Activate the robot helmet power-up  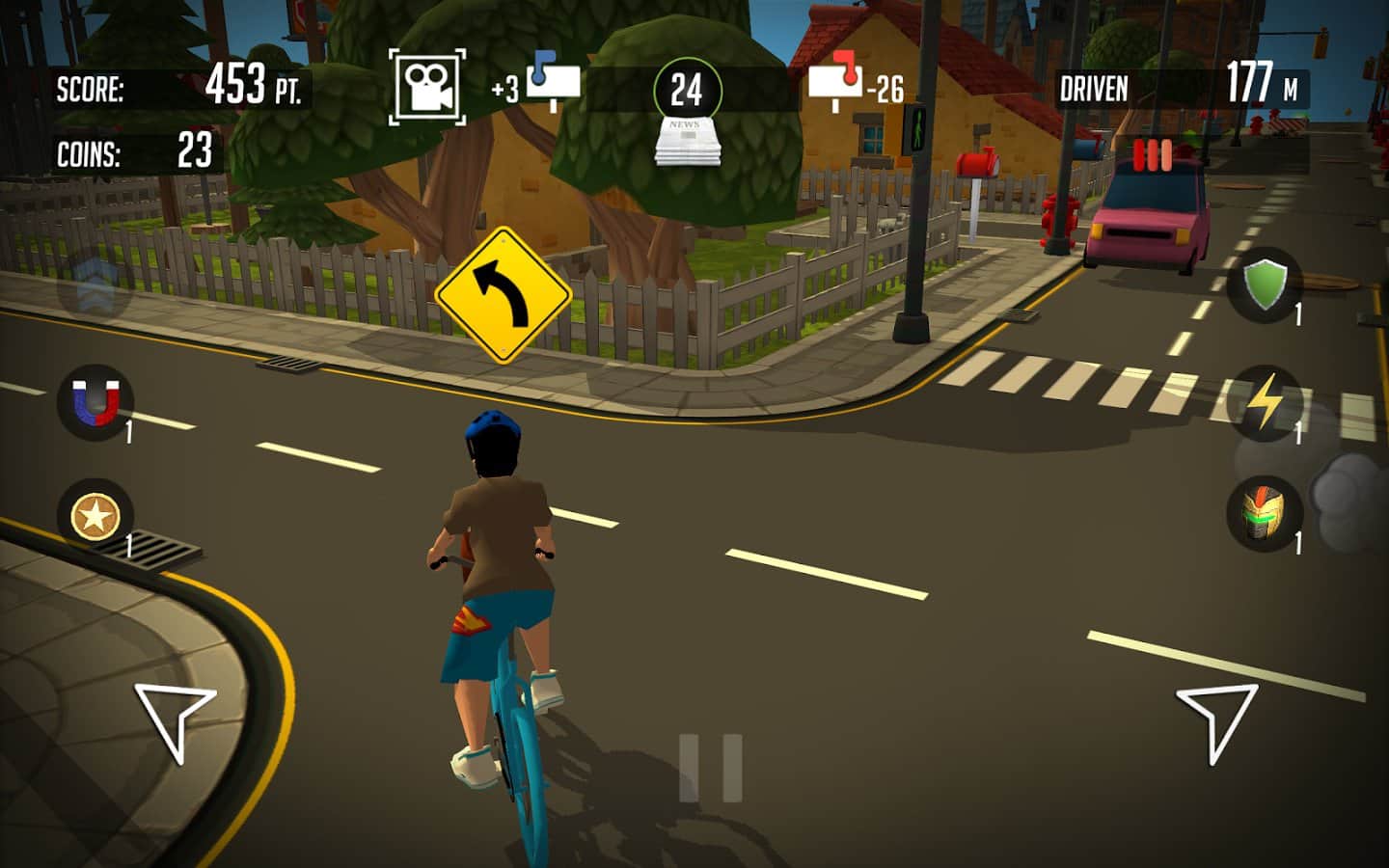(1265, 514)
